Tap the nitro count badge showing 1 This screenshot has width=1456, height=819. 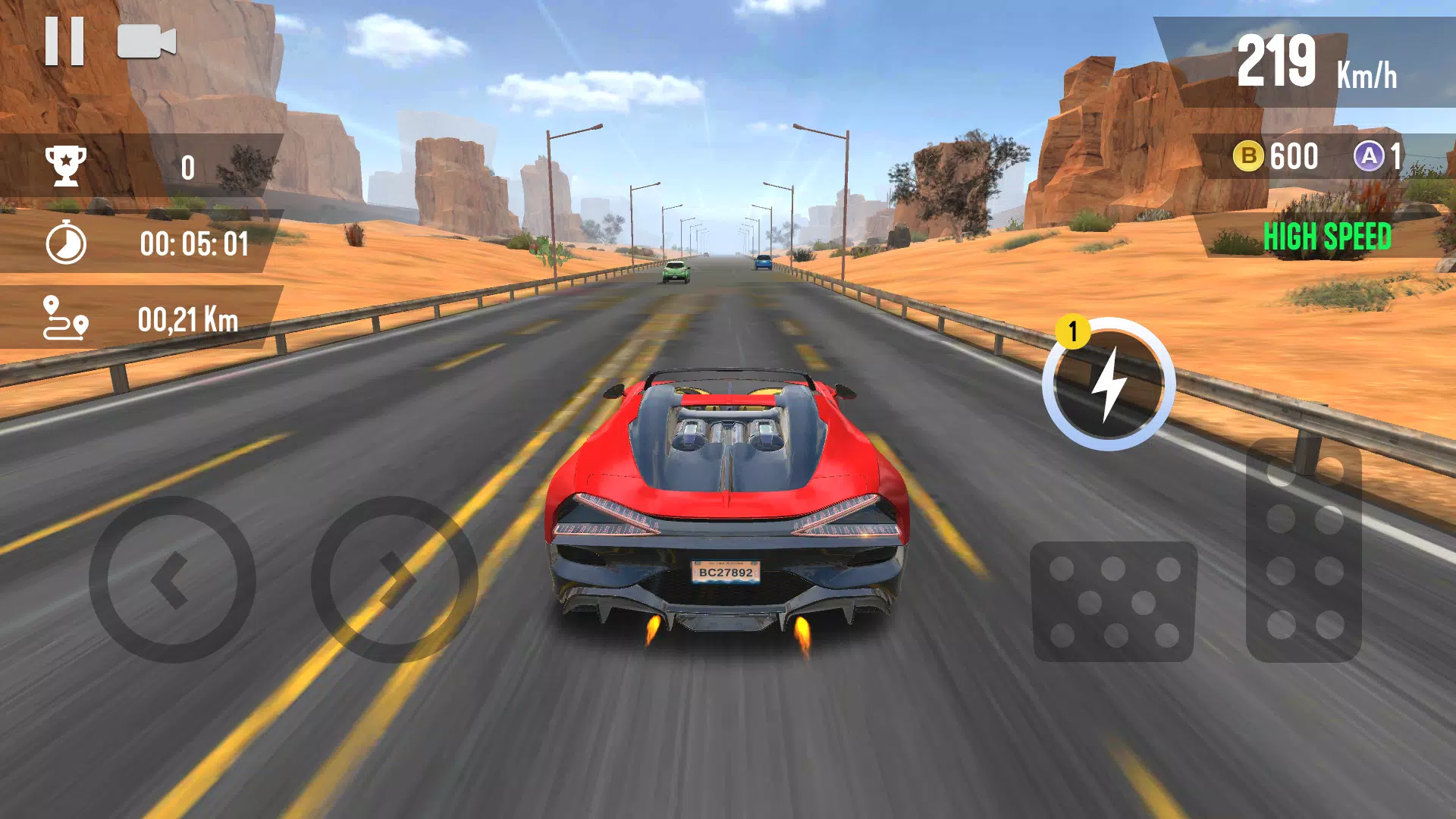(x=1072, y=329)
